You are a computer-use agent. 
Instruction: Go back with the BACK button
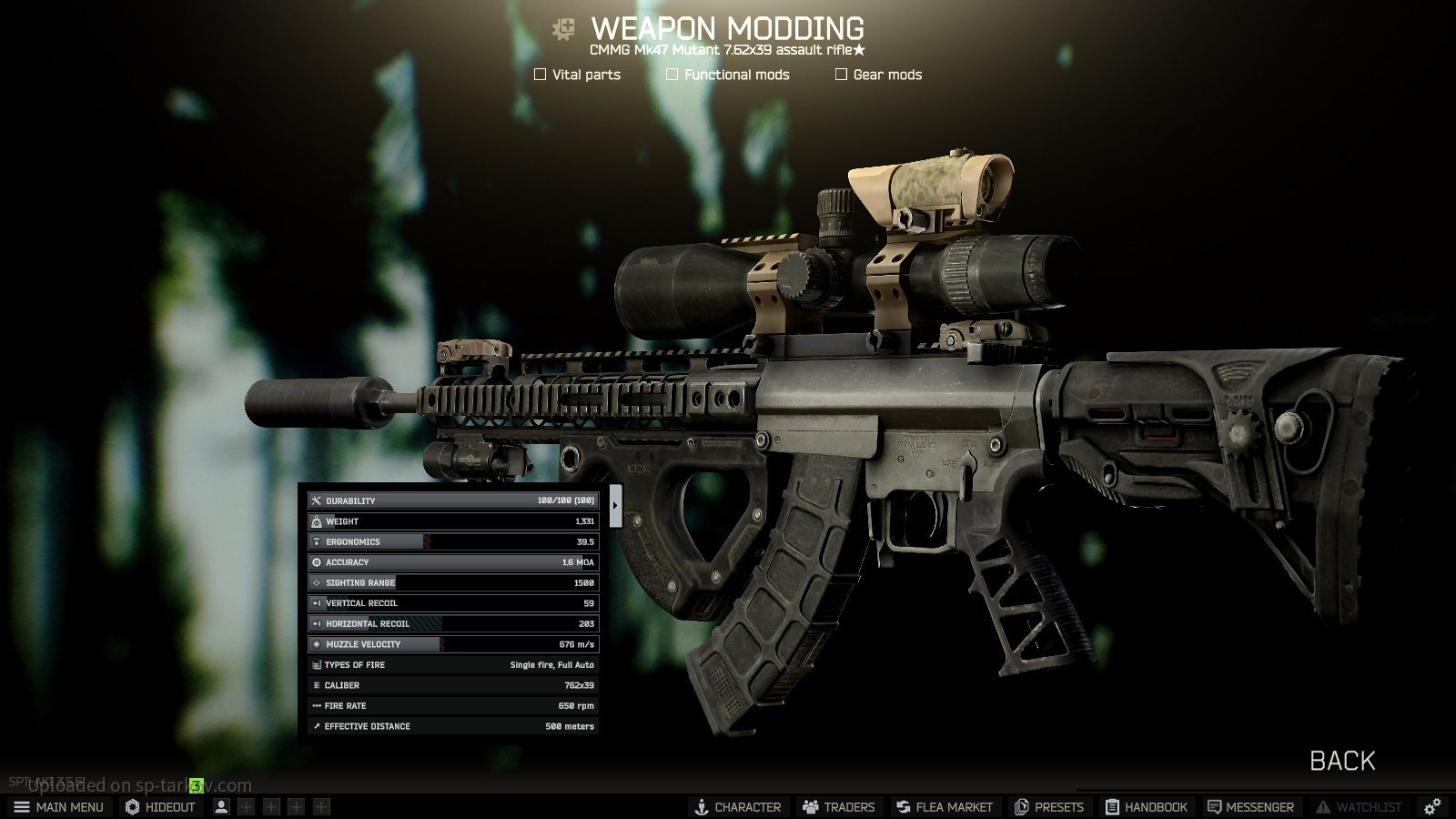[x=1341, y=761]
